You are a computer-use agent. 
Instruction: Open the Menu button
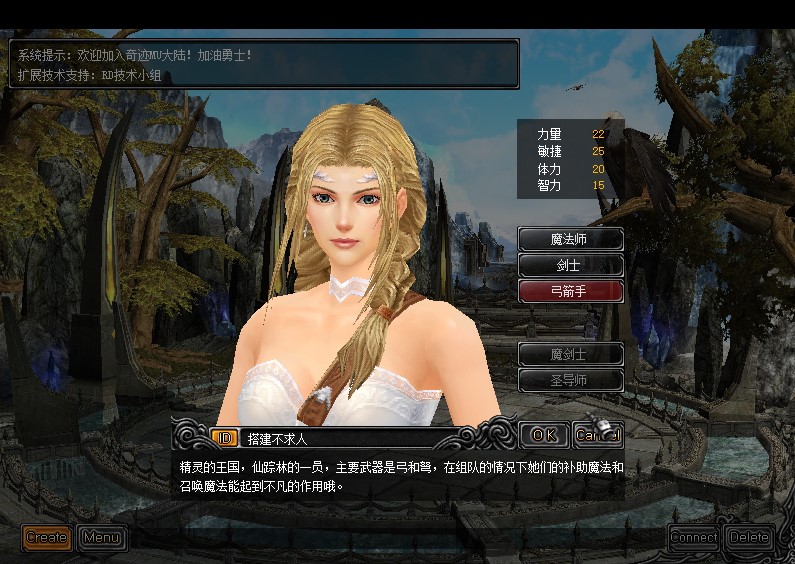(x=102, y=537)
